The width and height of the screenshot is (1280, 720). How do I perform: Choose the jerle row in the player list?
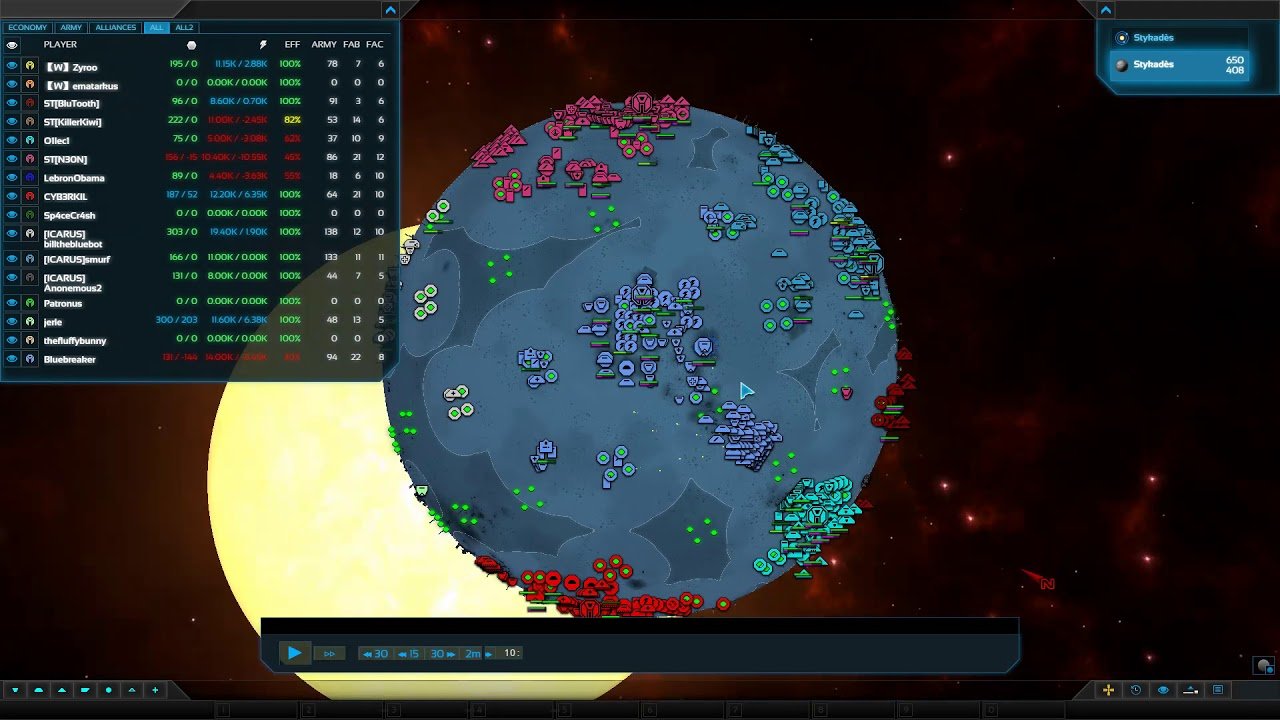point(53,322)
